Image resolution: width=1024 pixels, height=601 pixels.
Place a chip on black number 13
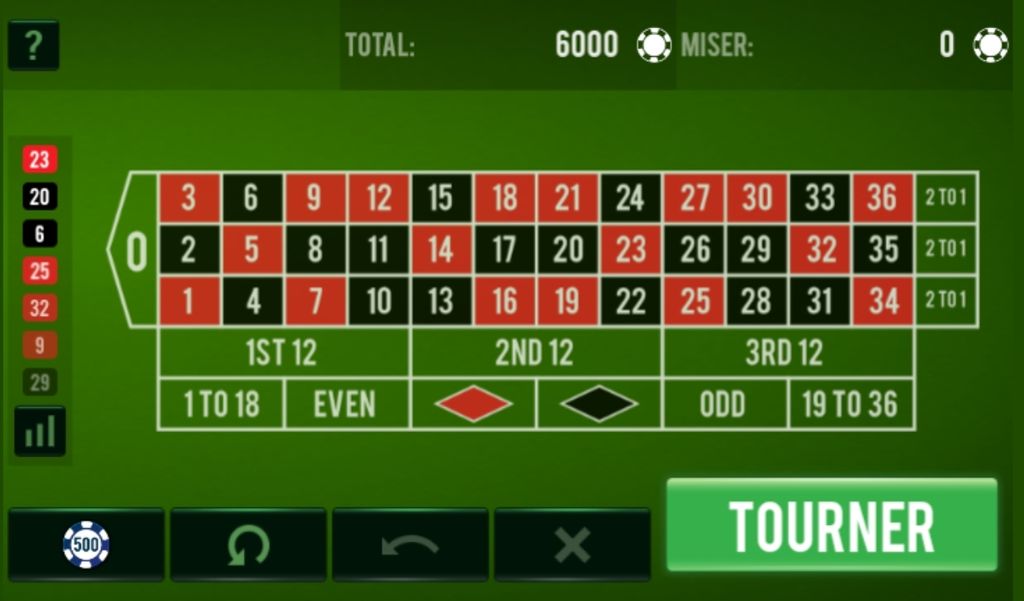tap(441, 301)
